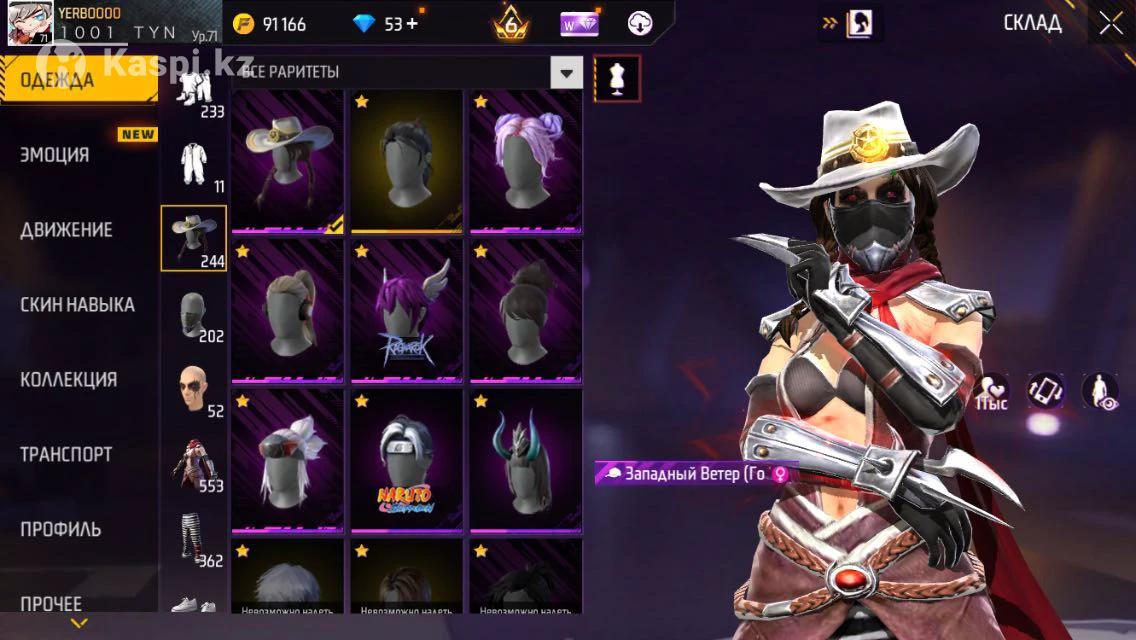Screen dimensions: 1136x640
Task: Open the Все раритеты rarity dropdown
Action: coord(567,73)
